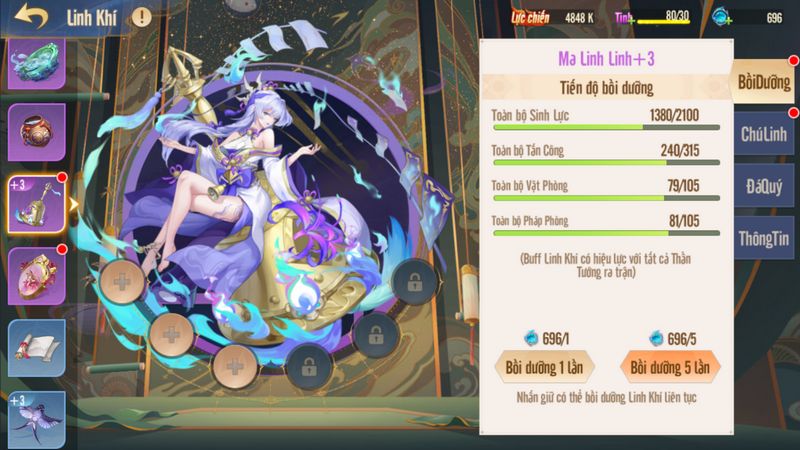Open the Linh Khí info exclamation icon

142,17
